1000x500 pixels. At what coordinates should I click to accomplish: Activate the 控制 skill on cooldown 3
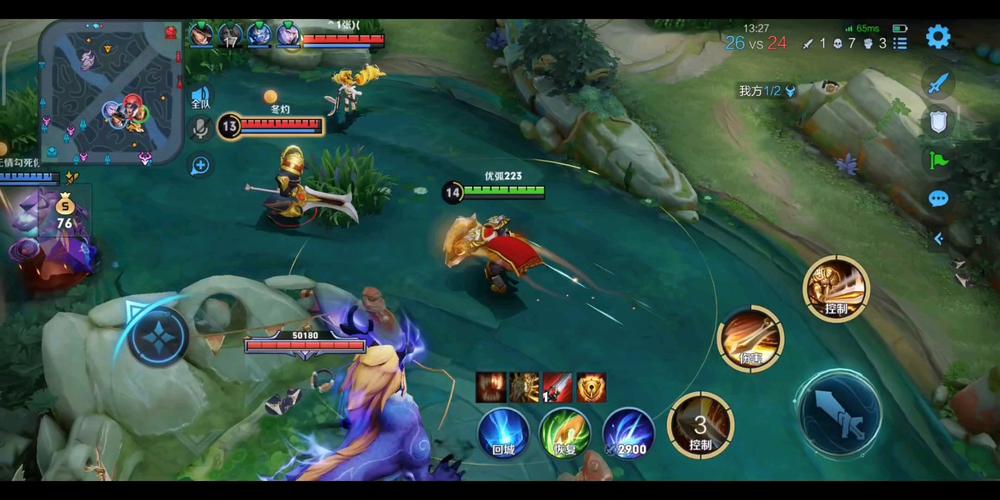700,426
